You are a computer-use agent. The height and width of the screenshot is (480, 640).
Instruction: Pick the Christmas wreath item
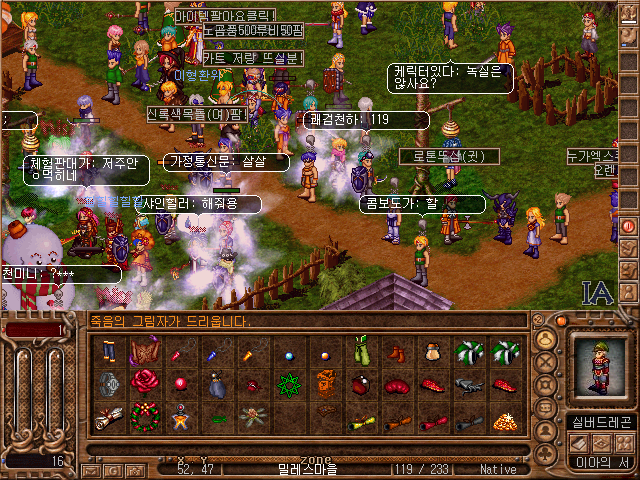(x=147, y=414)
